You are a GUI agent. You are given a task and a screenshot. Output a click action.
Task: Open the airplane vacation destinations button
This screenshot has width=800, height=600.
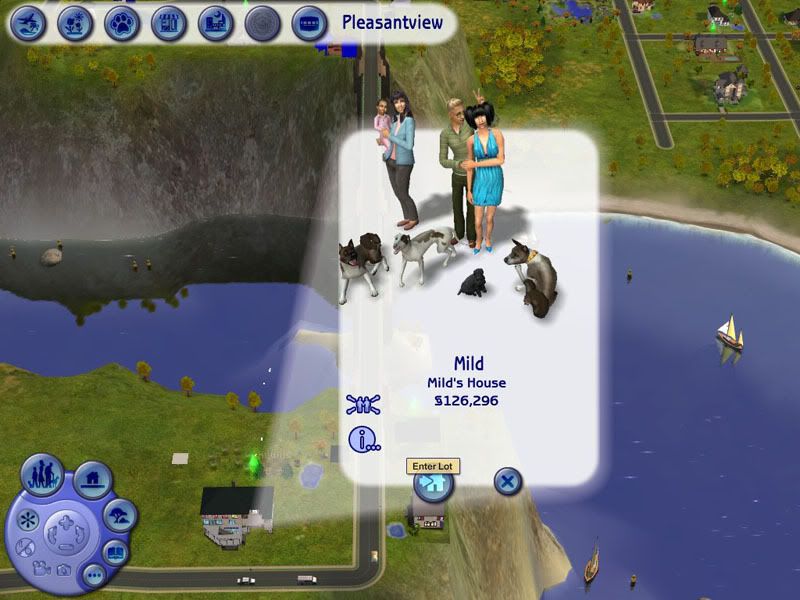[x=28, y=22]
